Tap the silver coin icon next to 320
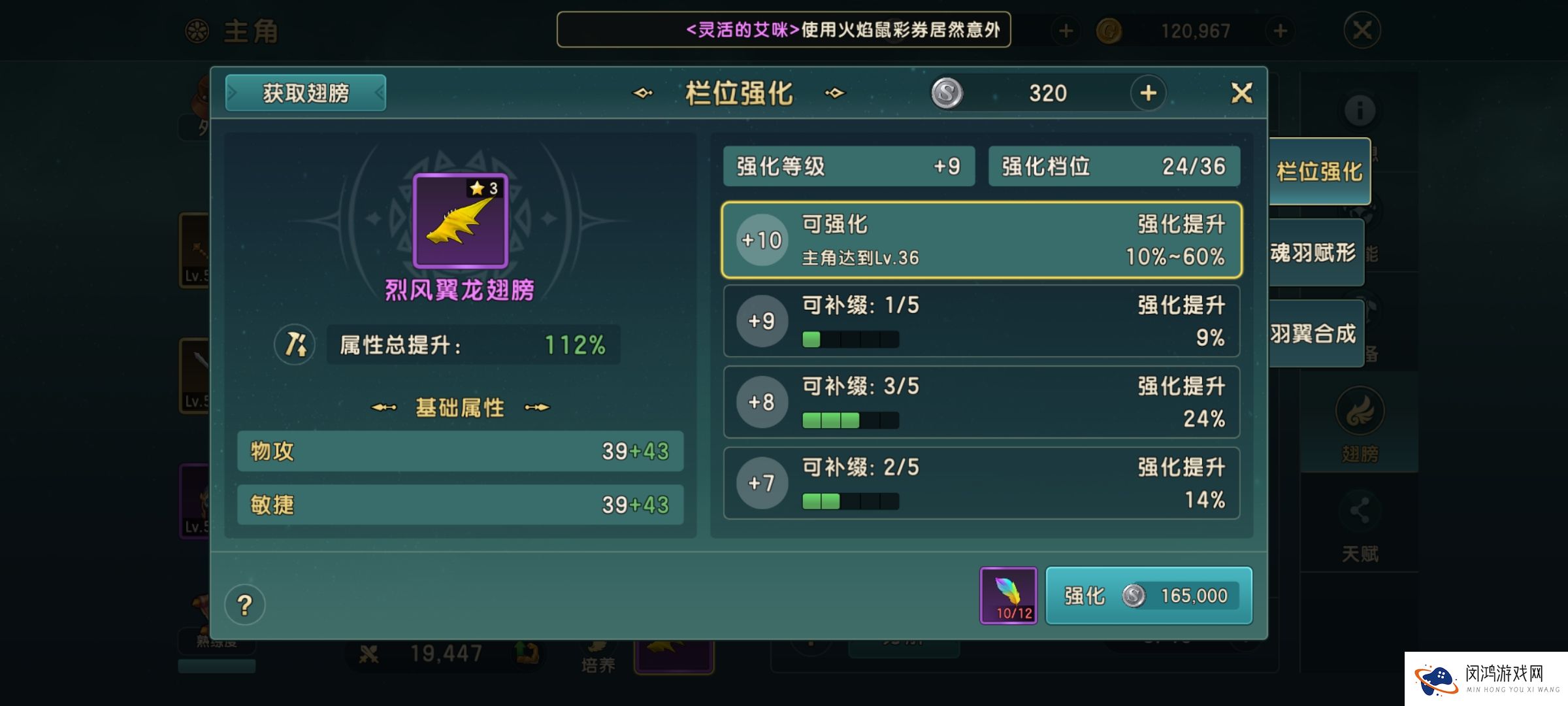This screenshot has height=706, width=1568. coord(949,93)
